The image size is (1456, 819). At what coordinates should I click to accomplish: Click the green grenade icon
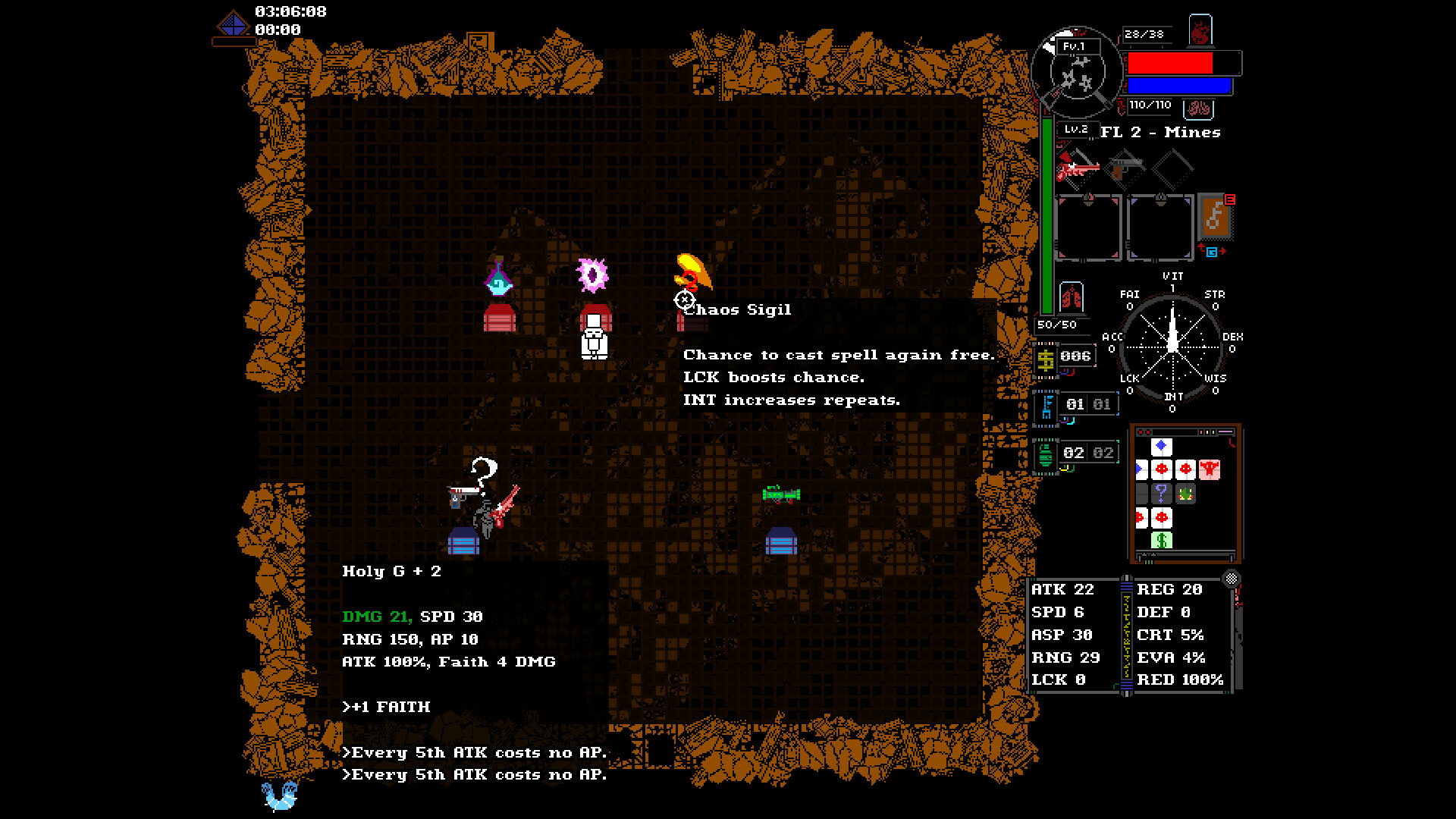tap(1045, 454)
